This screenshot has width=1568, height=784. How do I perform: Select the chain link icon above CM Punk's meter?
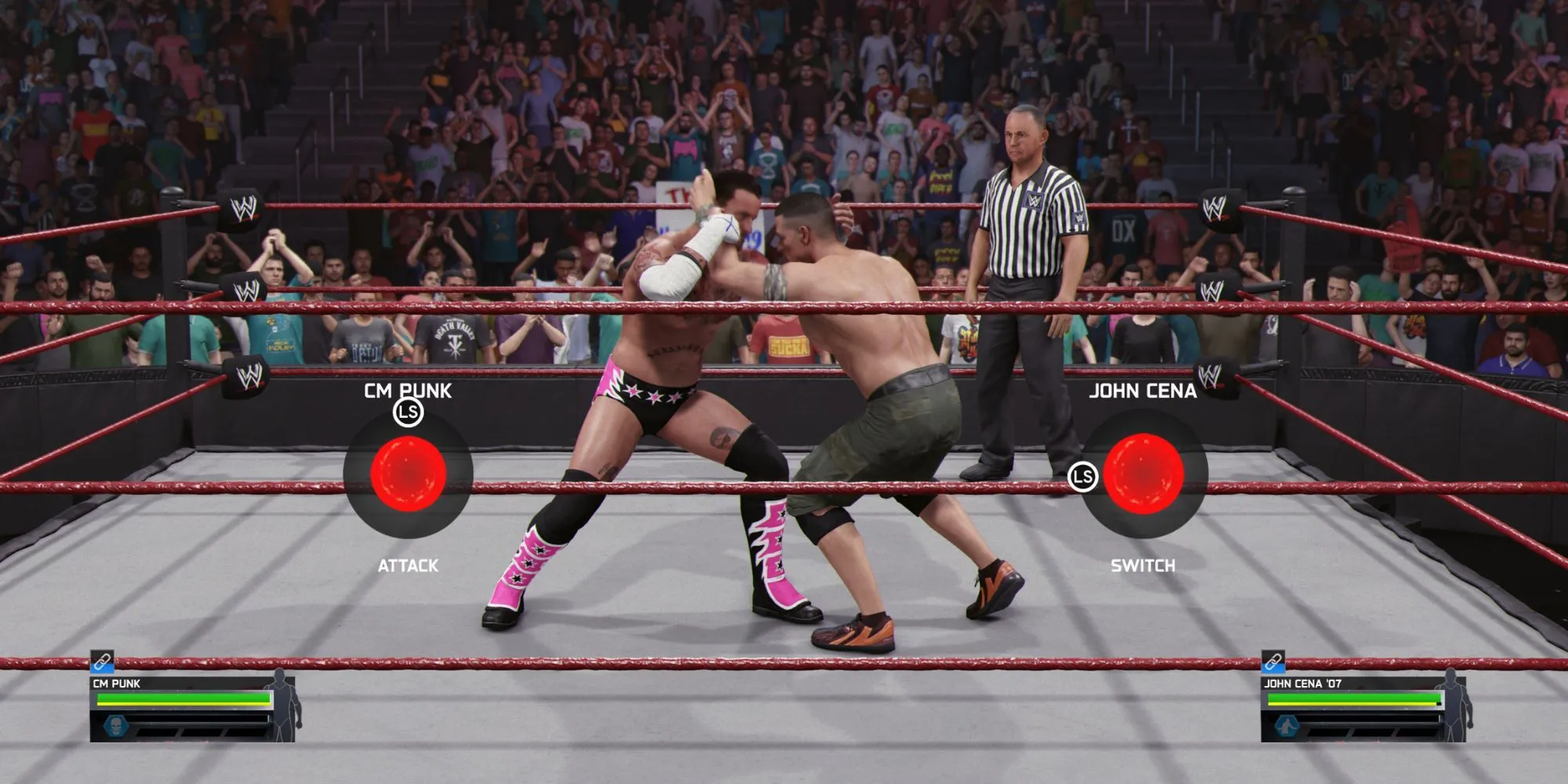point(102,662)
